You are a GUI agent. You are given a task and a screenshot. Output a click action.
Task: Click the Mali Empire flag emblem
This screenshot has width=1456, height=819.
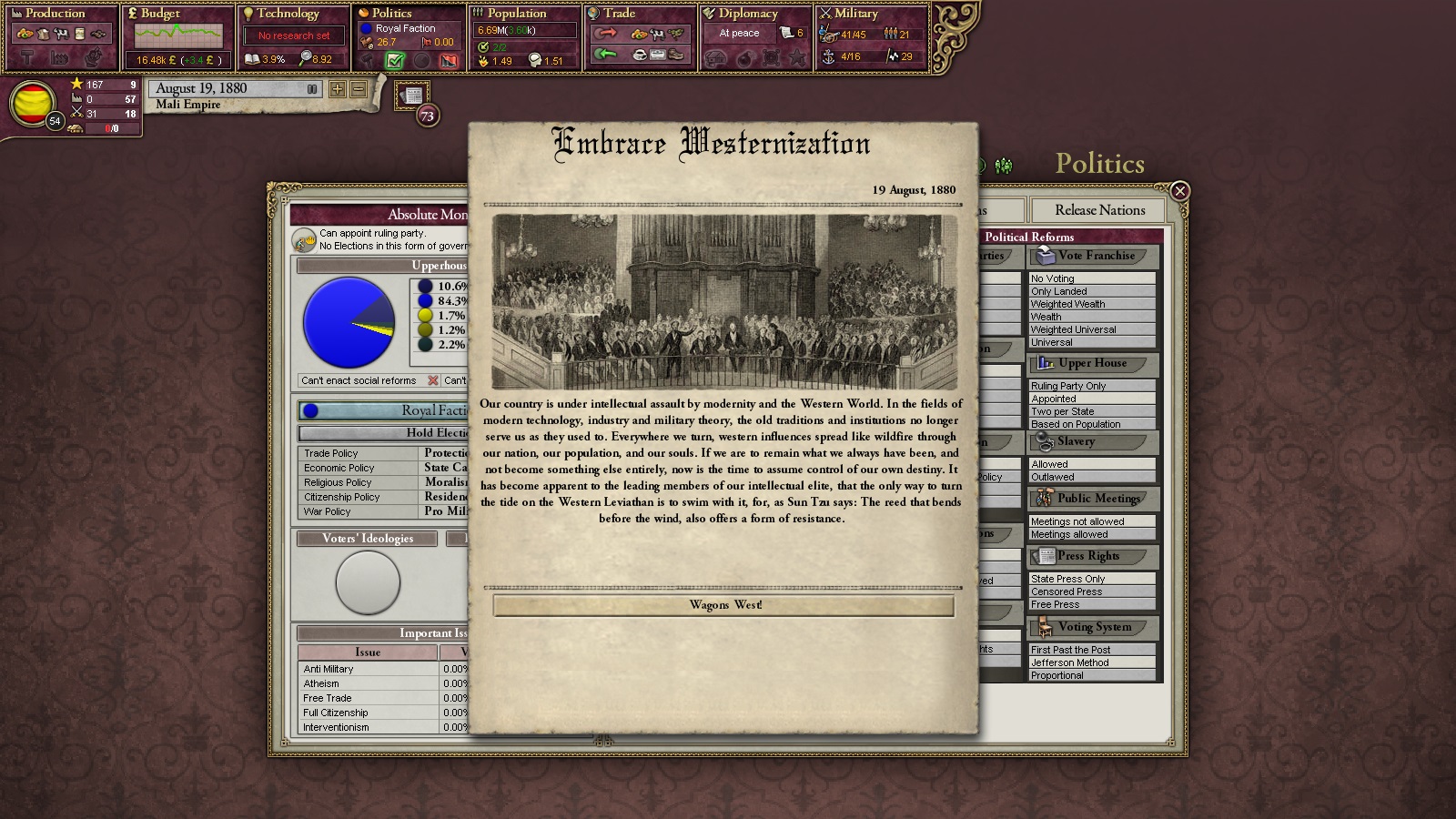(32, 102)
